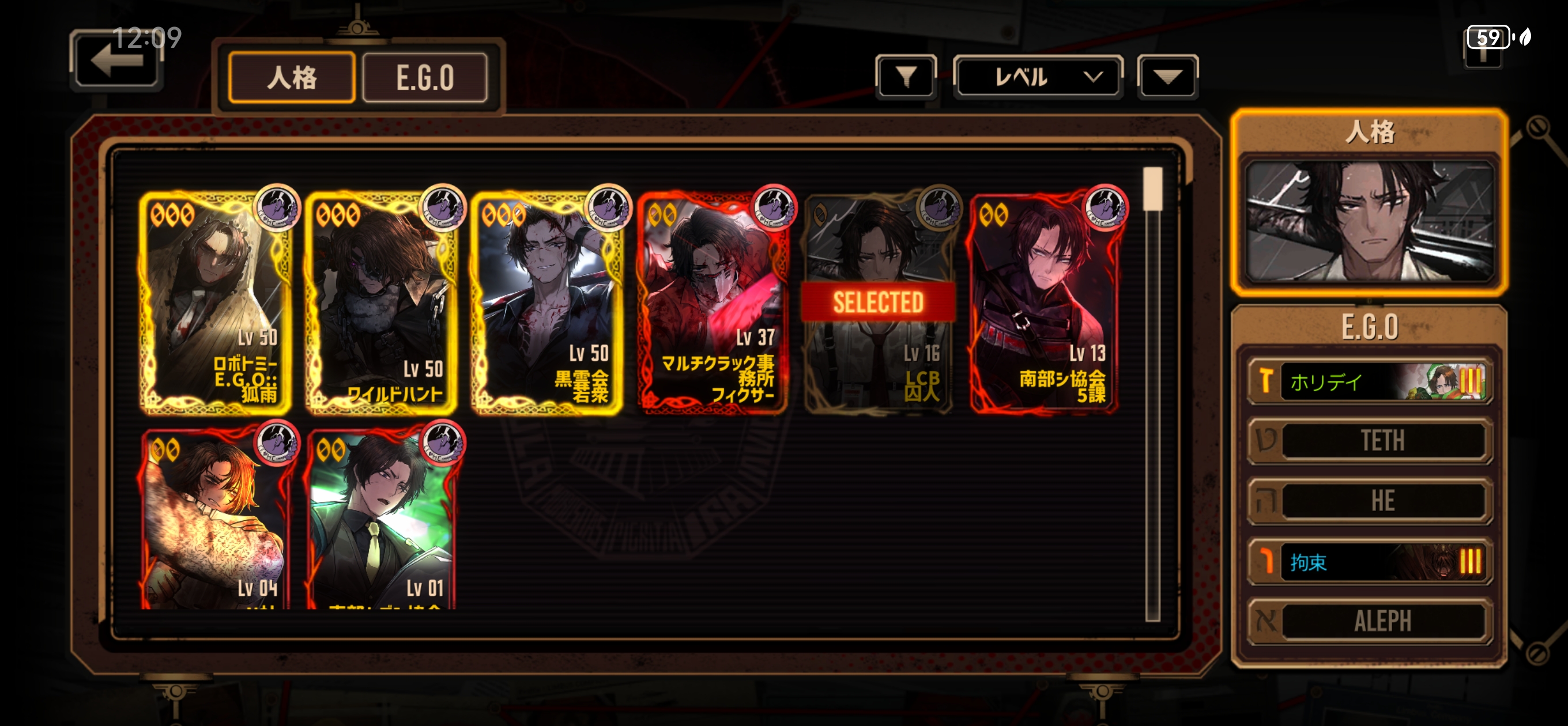The width and height of the screenshot is (1568, 726).
Task: Open the empty ALEPH E.G.O slot
Action: pyautogui.click(x=1370, y=621)
